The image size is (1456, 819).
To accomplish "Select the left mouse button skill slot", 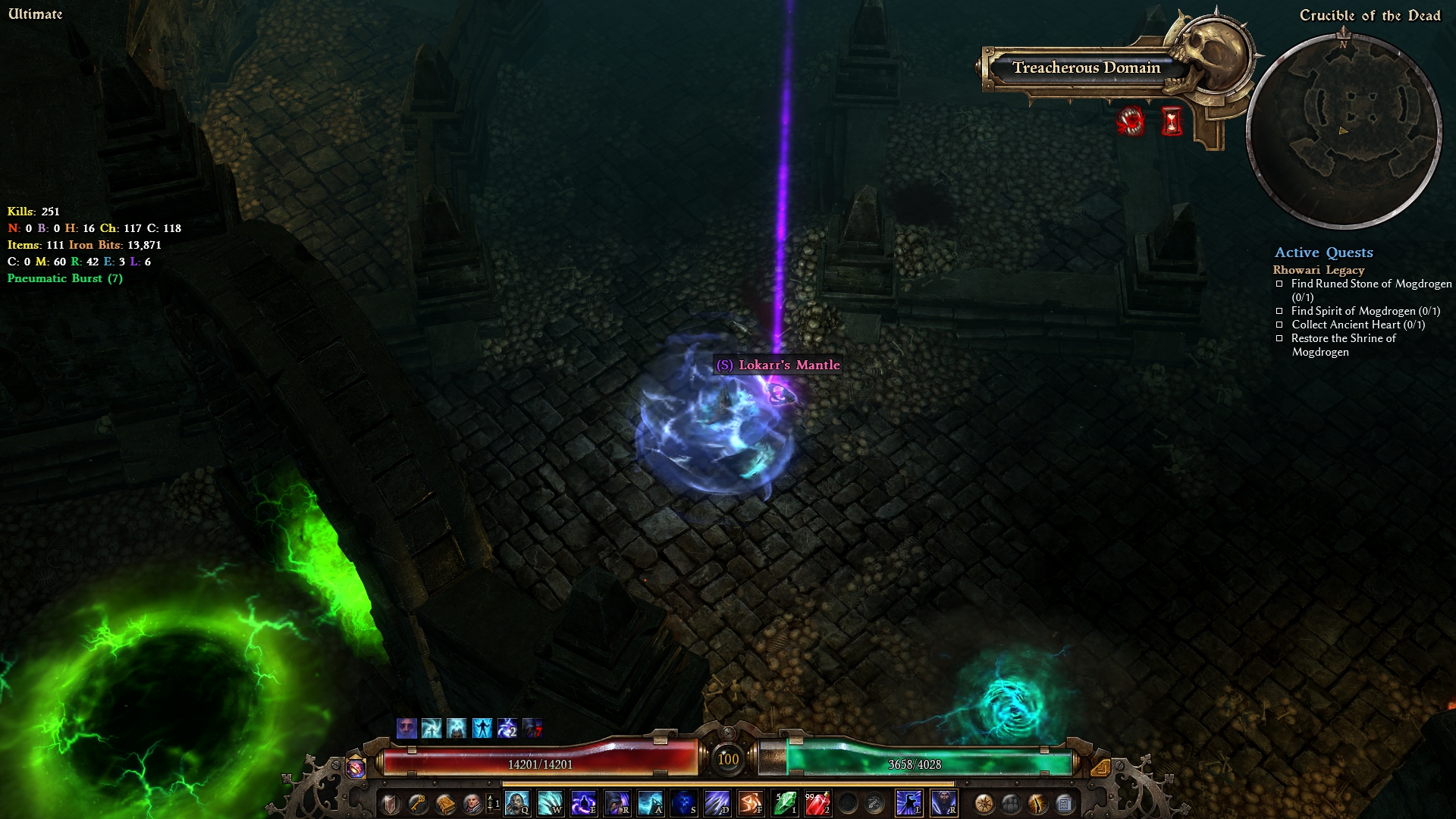I will tap(909, 803).
